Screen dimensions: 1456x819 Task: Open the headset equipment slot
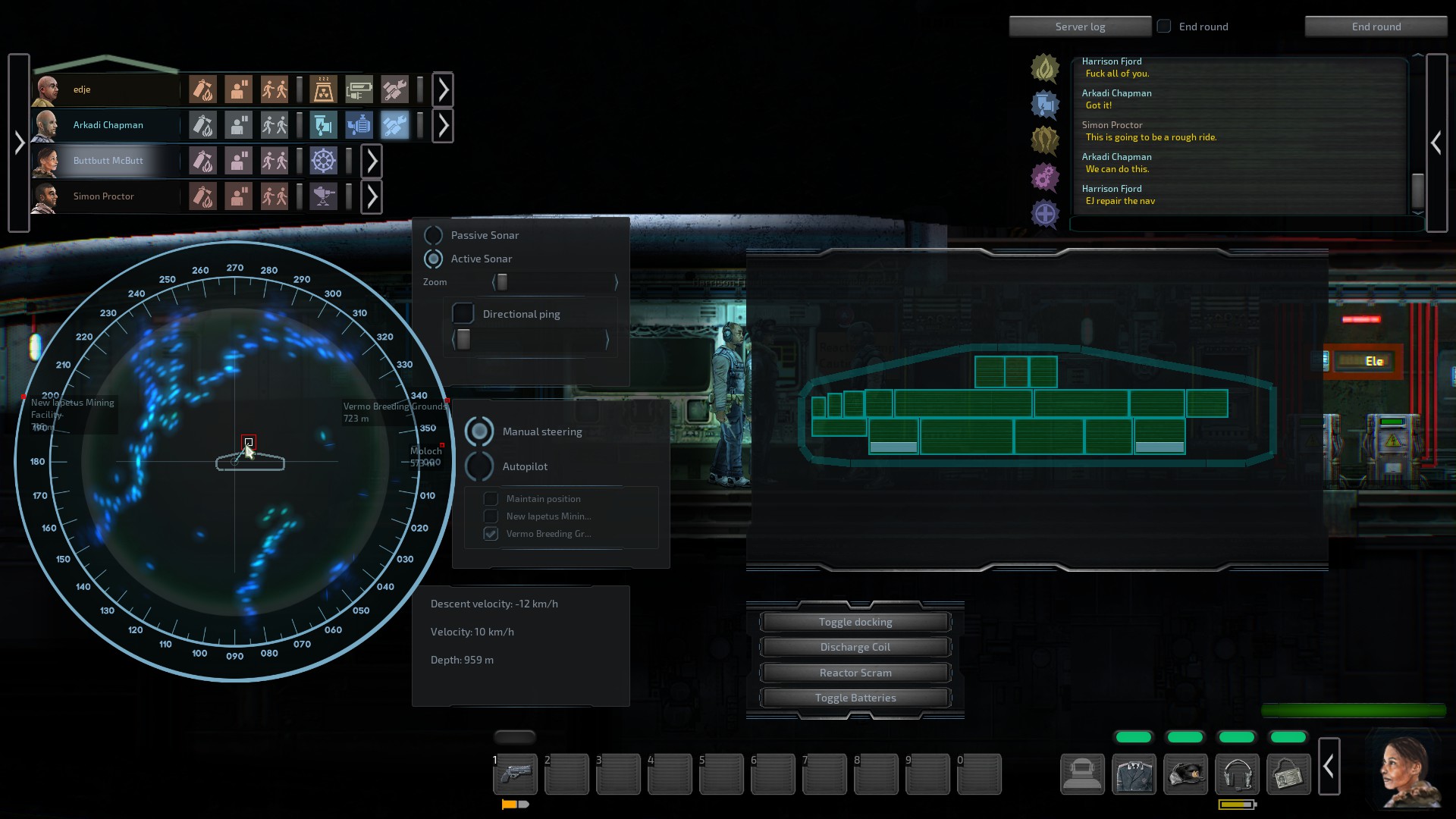[x=1238, y=774]
